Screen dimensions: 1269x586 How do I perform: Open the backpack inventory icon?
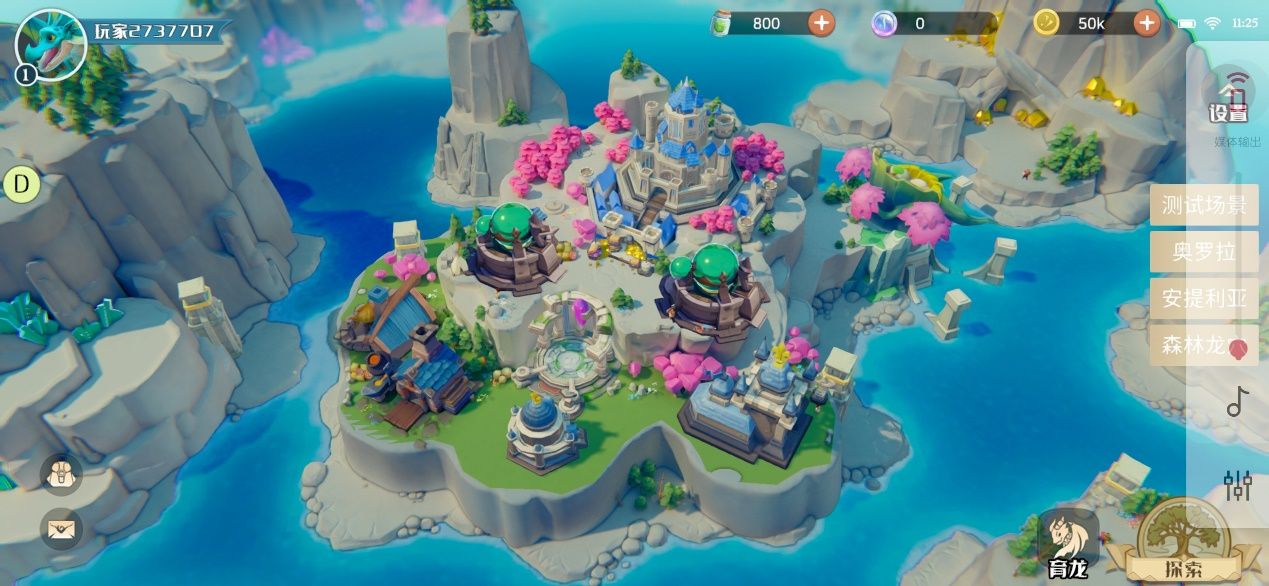(x=61, y=475)
